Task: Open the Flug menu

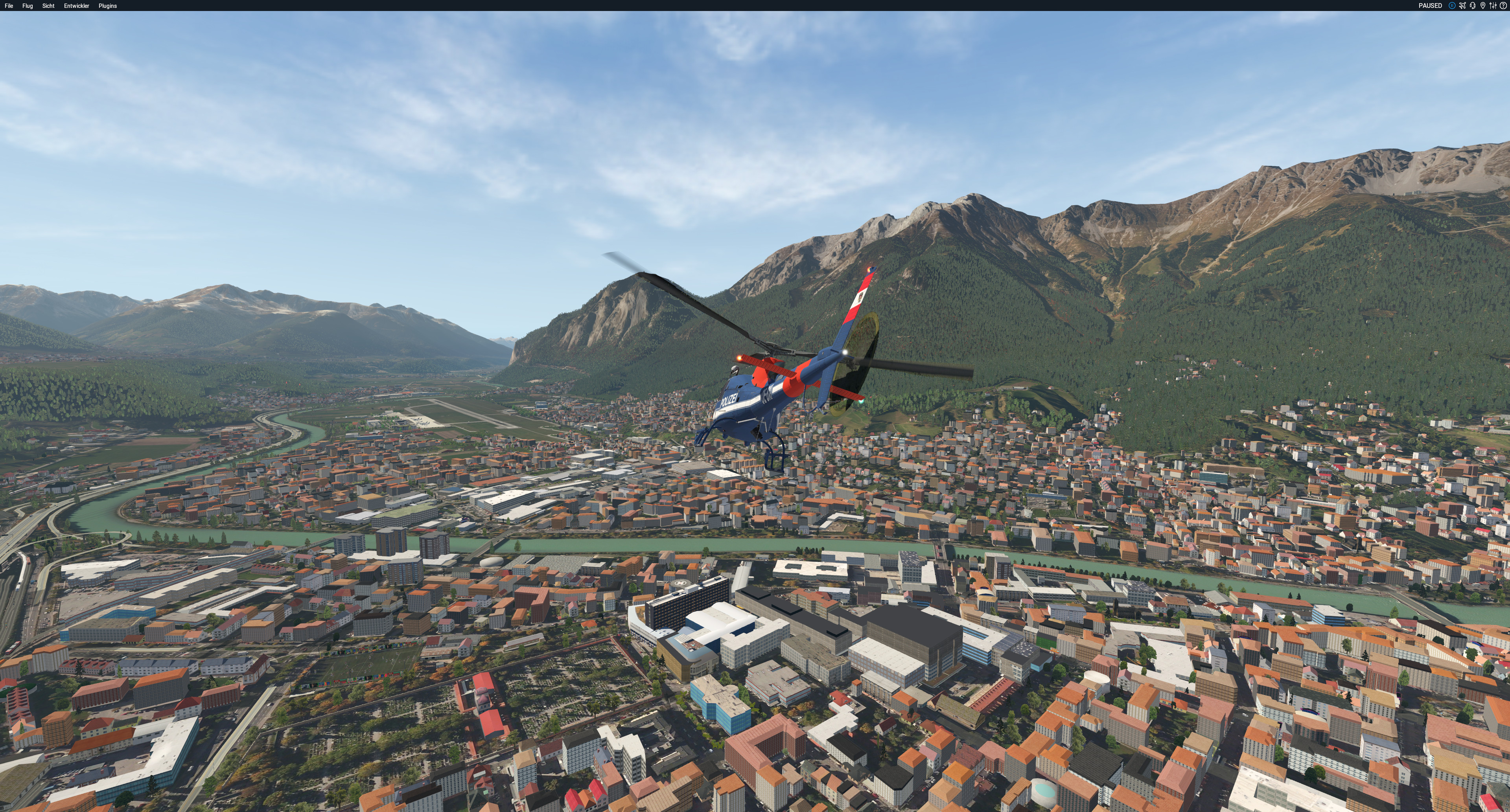Action: [28, 6]
